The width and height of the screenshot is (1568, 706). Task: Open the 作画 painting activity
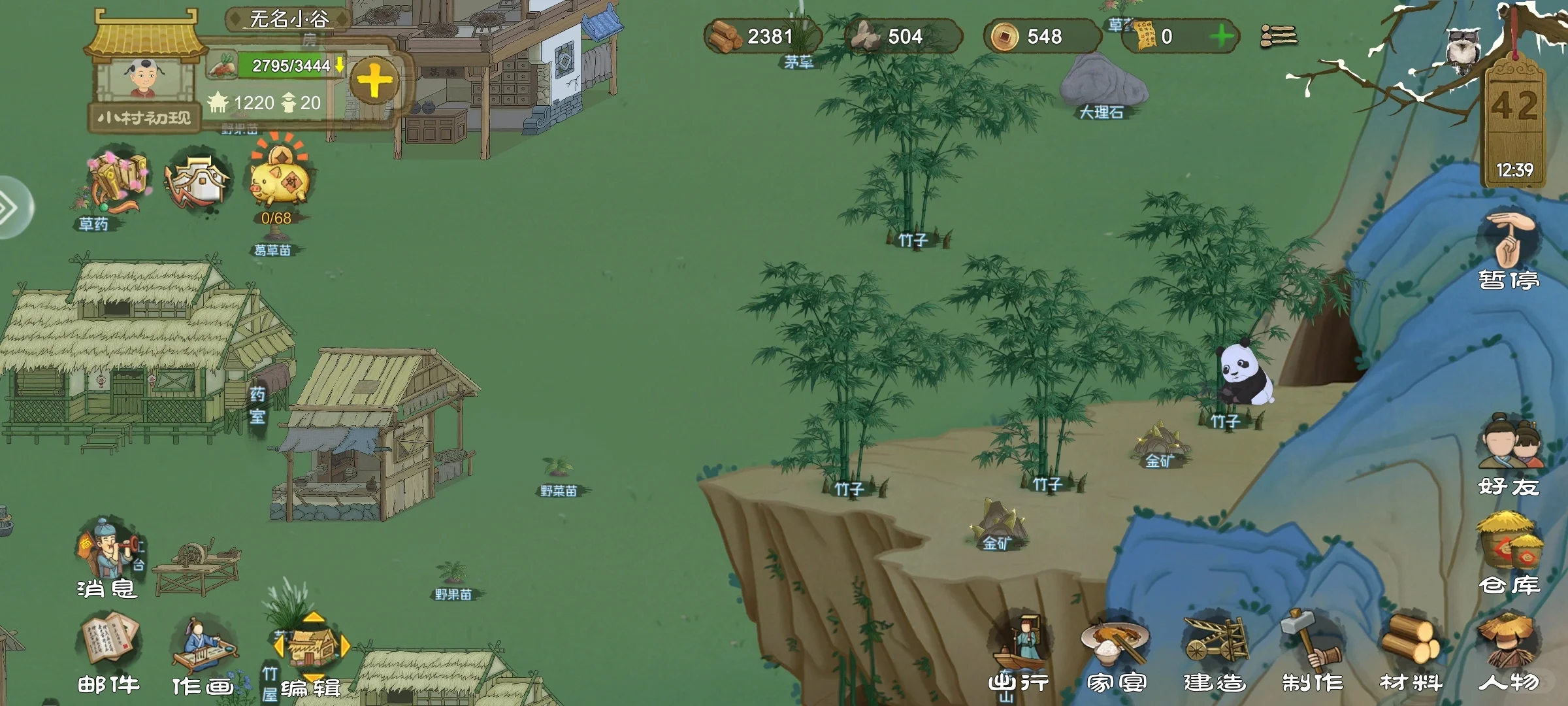[x=203, y=654]
